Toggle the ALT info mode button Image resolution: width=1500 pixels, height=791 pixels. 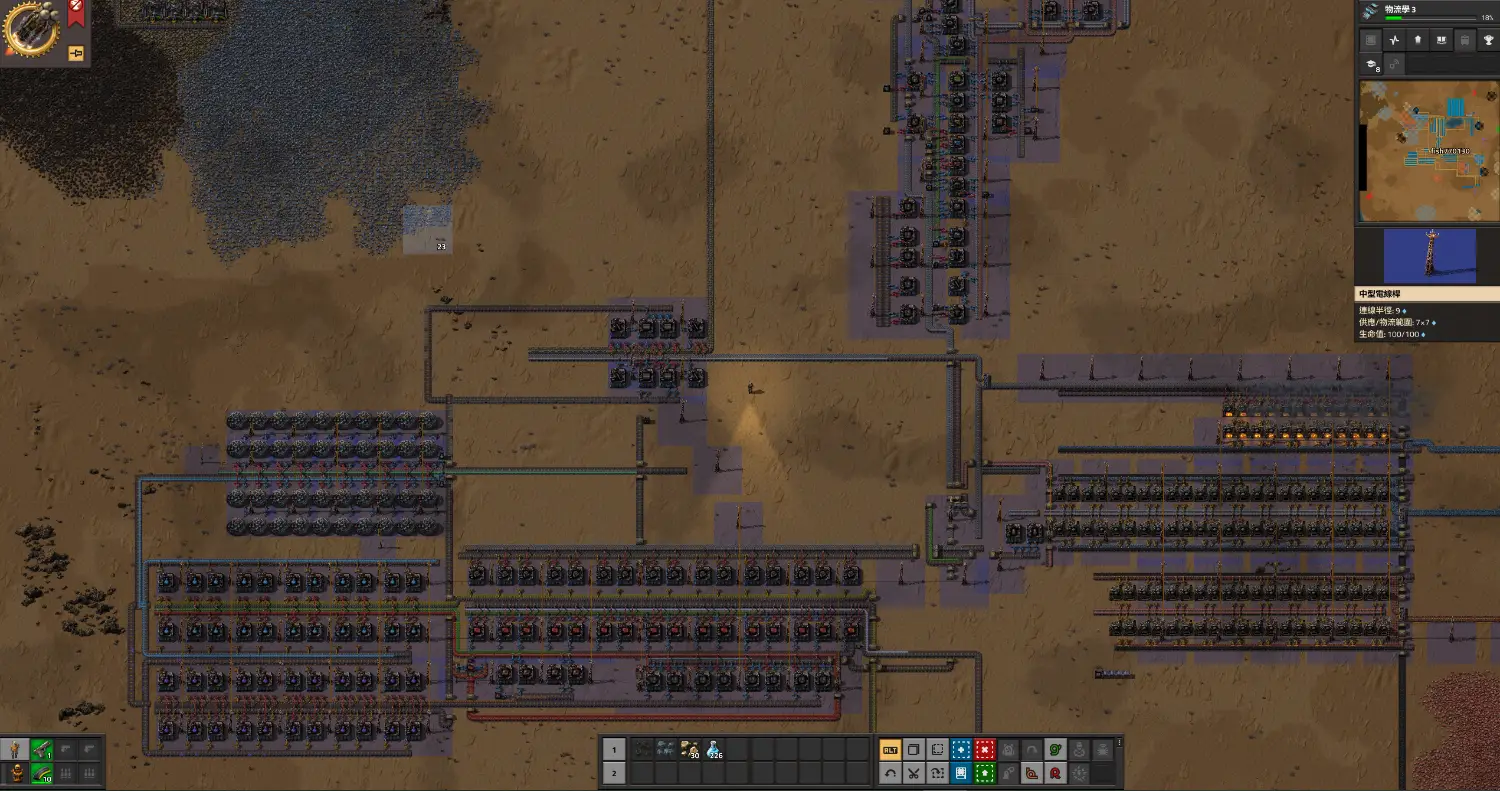[x=889, y=749]
